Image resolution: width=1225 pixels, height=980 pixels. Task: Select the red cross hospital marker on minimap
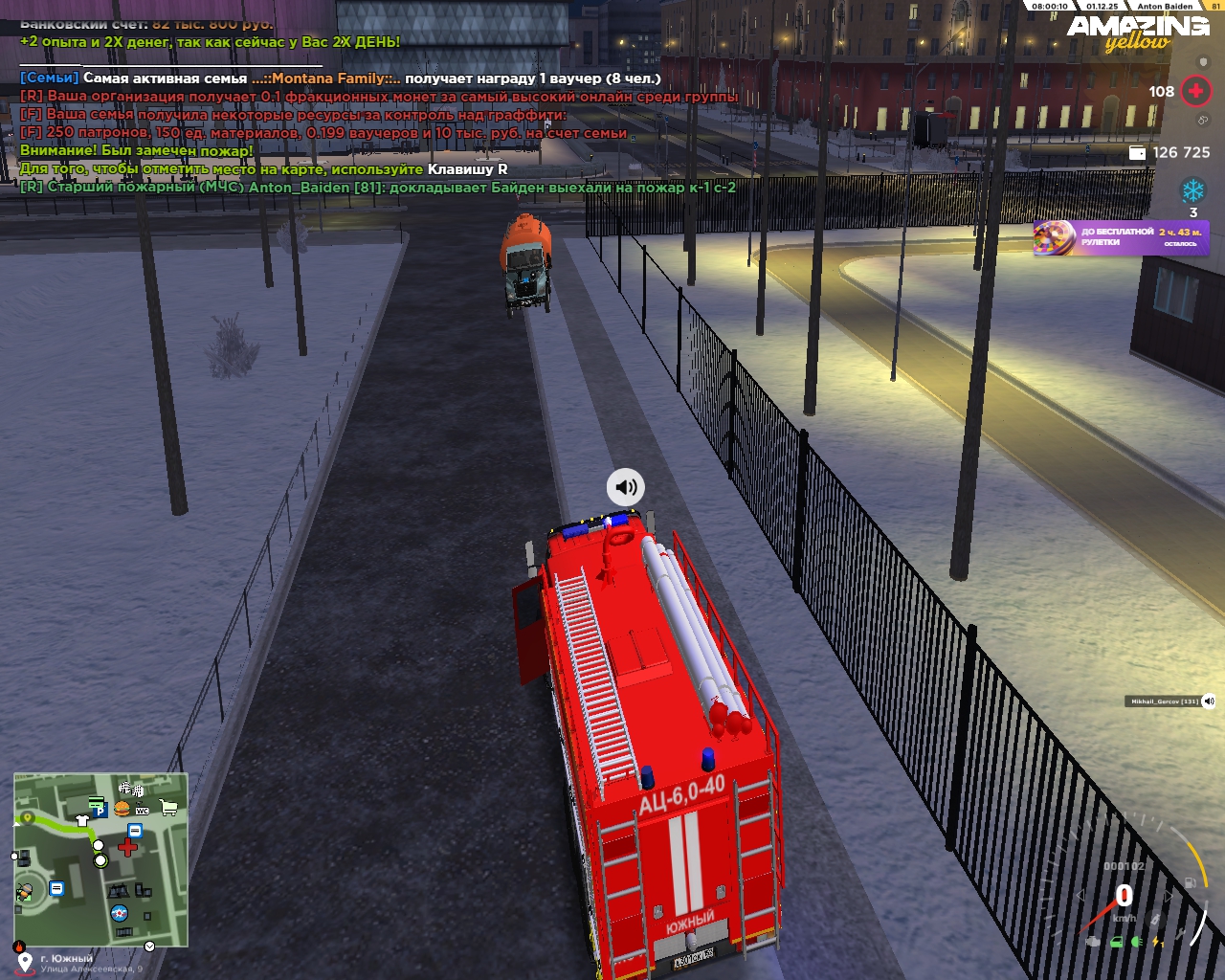[x=127, y=847]
